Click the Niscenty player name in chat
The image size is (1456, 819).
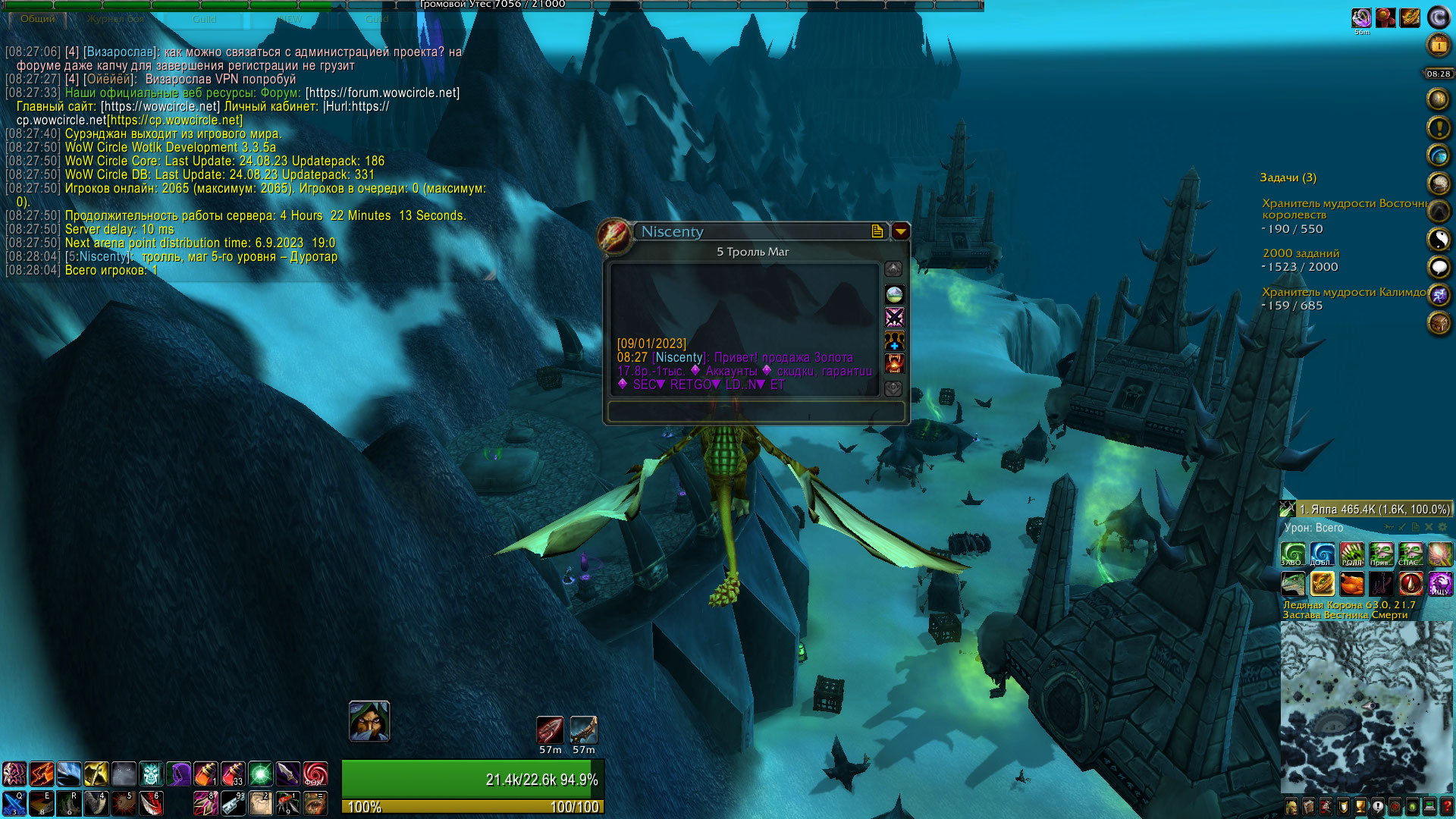click(102, 257)
